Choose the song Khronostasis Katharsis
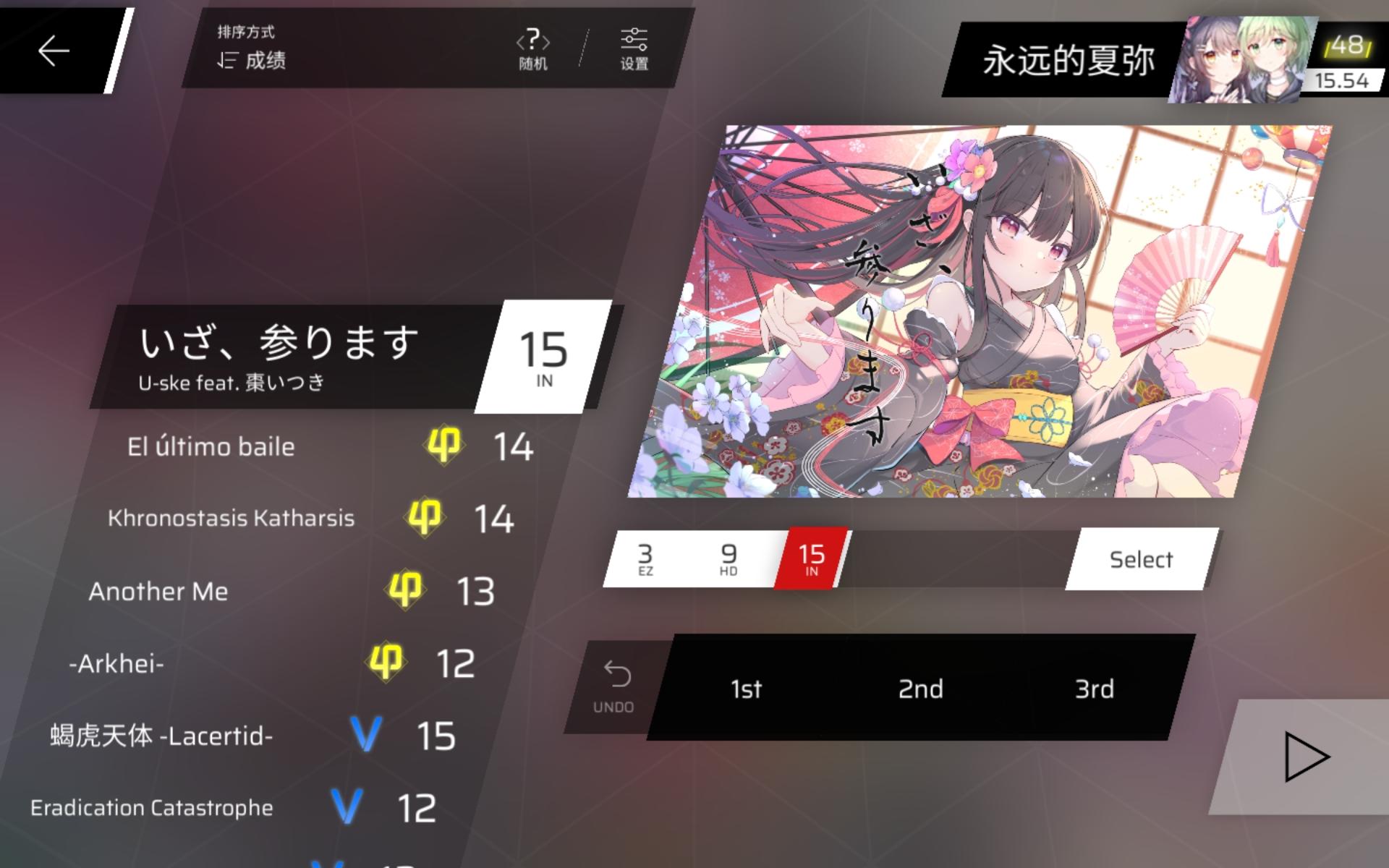The image size is (1389, 868). coord(231,518)
